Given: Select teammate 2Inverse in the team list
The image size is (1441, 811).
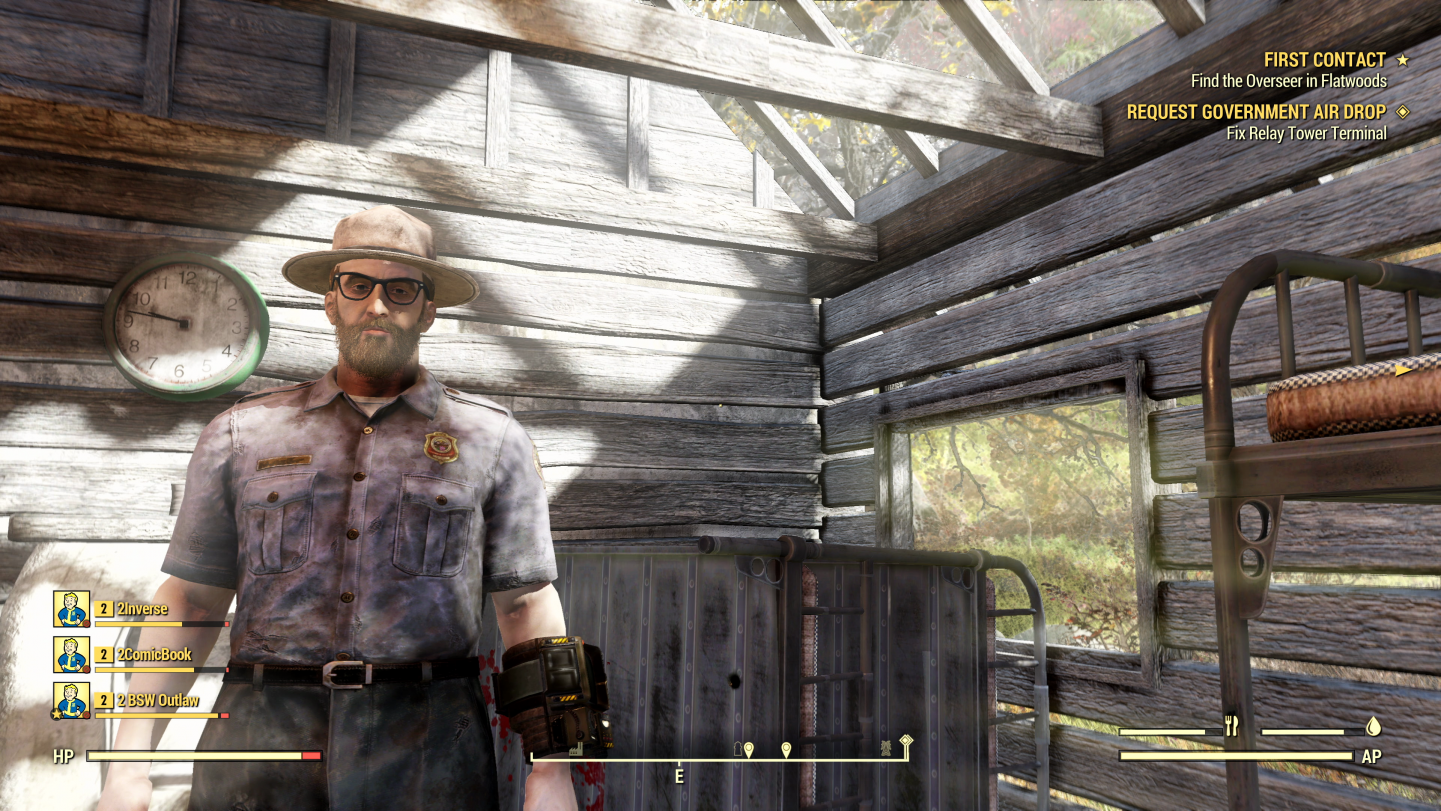Looking at the screenshot, I should tap(142, 609).
